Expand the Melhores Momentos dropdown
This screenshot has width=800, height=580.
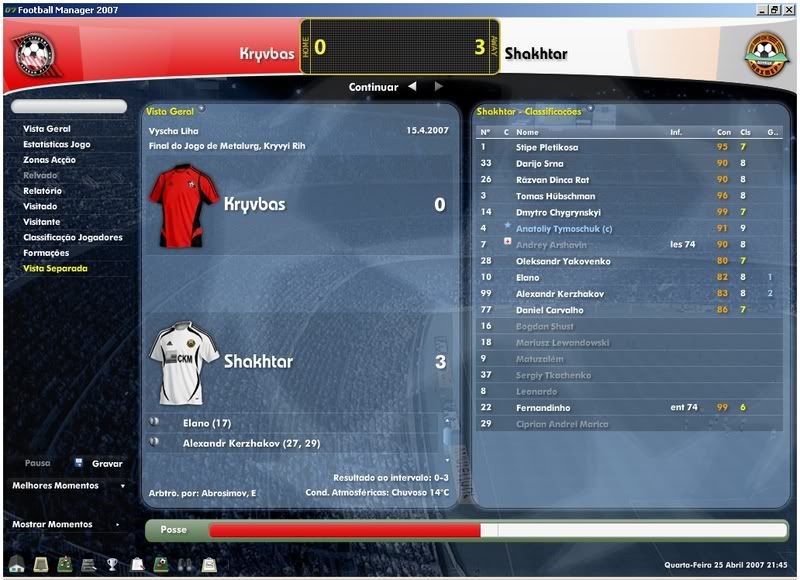pos(68,486)
